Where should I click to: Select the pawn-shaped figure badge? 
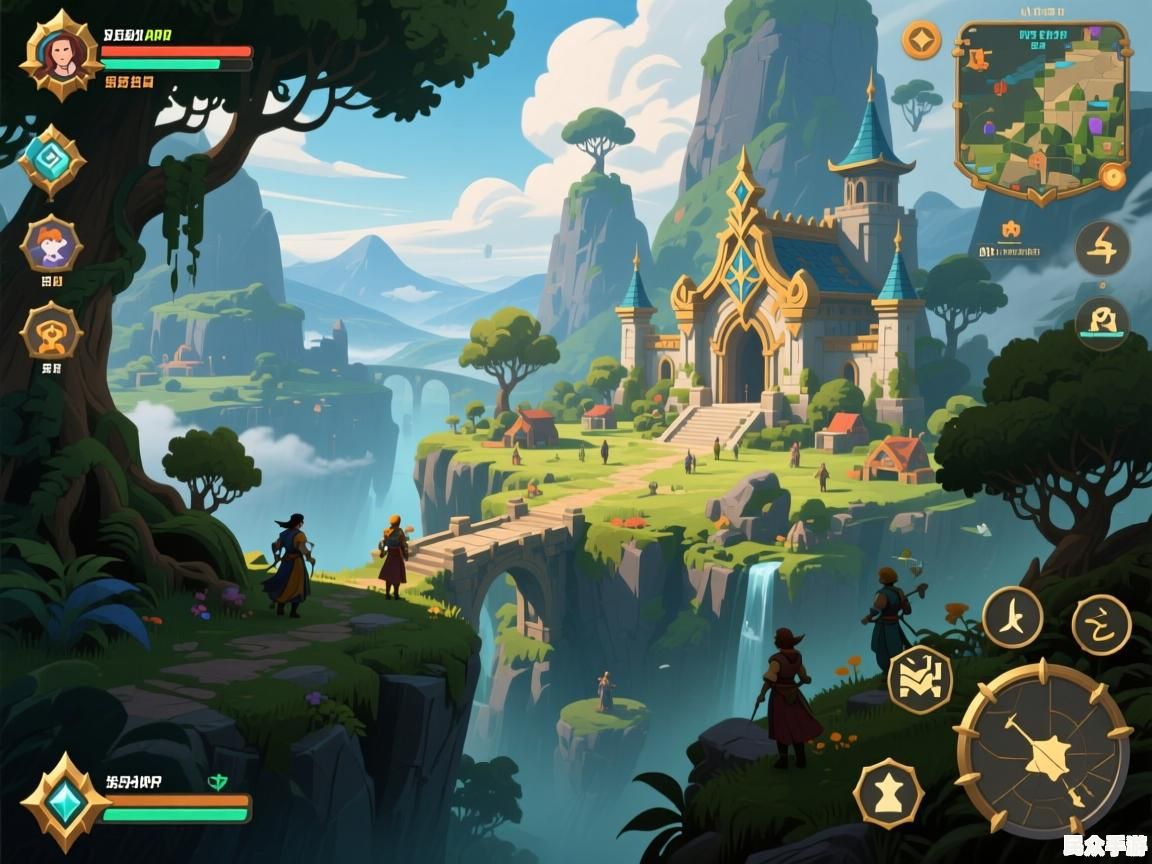888,794
